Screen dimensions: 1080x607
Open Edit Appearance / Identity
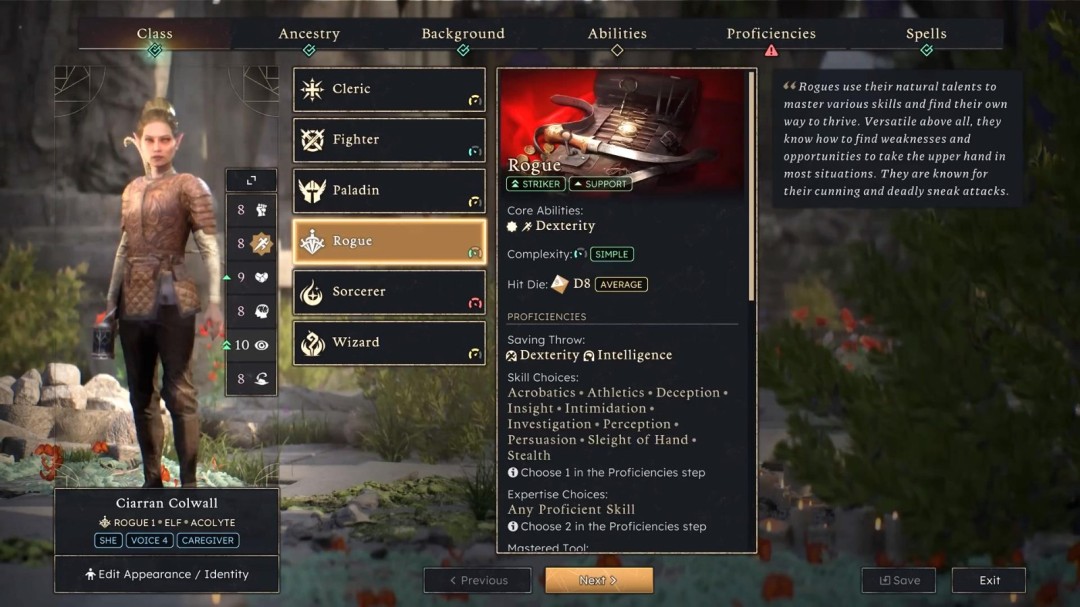pyautogui.click(x=166, y=574)
